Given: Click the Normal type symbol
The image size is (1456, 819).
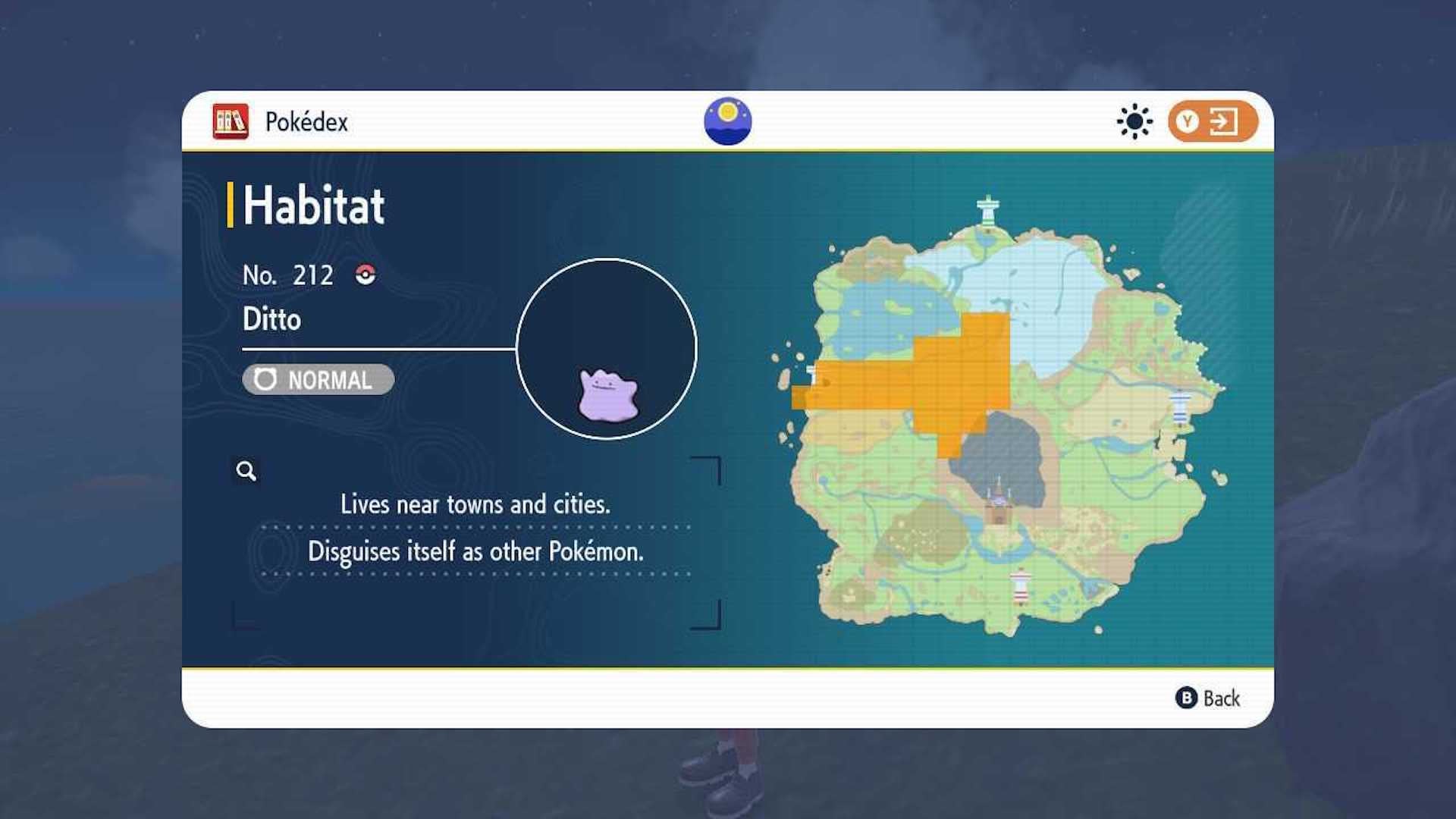Looking at the screenshot, I should point(265,380).
